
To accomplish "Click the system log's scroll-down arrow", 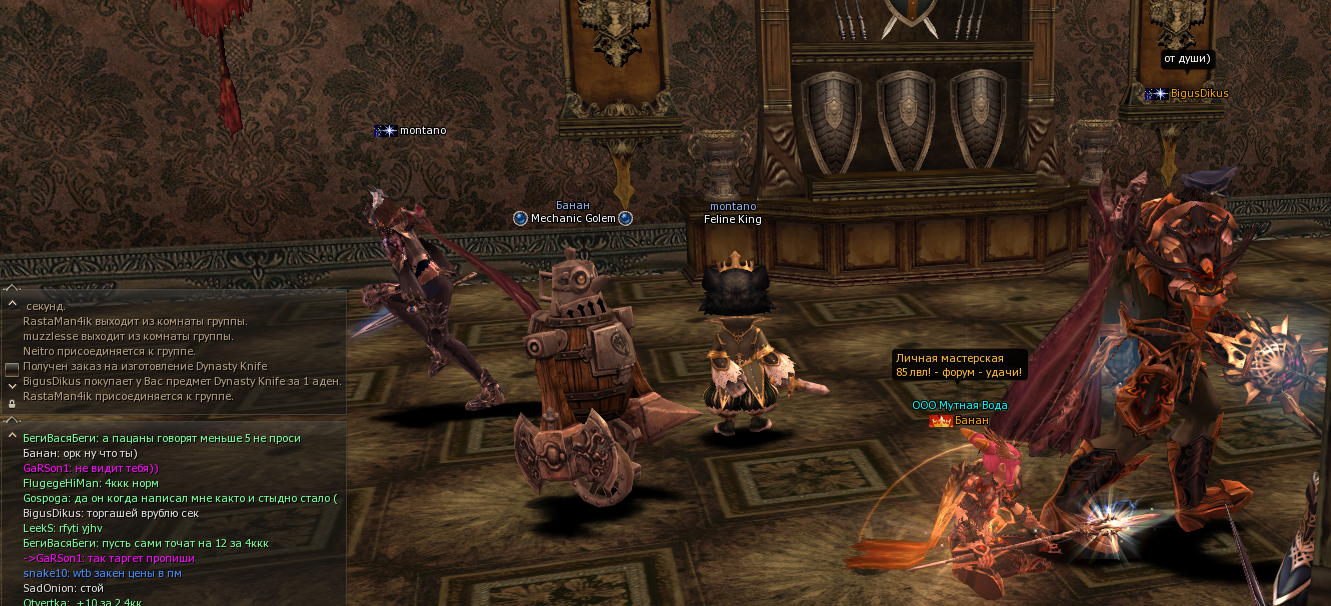I will pos(12,385).
